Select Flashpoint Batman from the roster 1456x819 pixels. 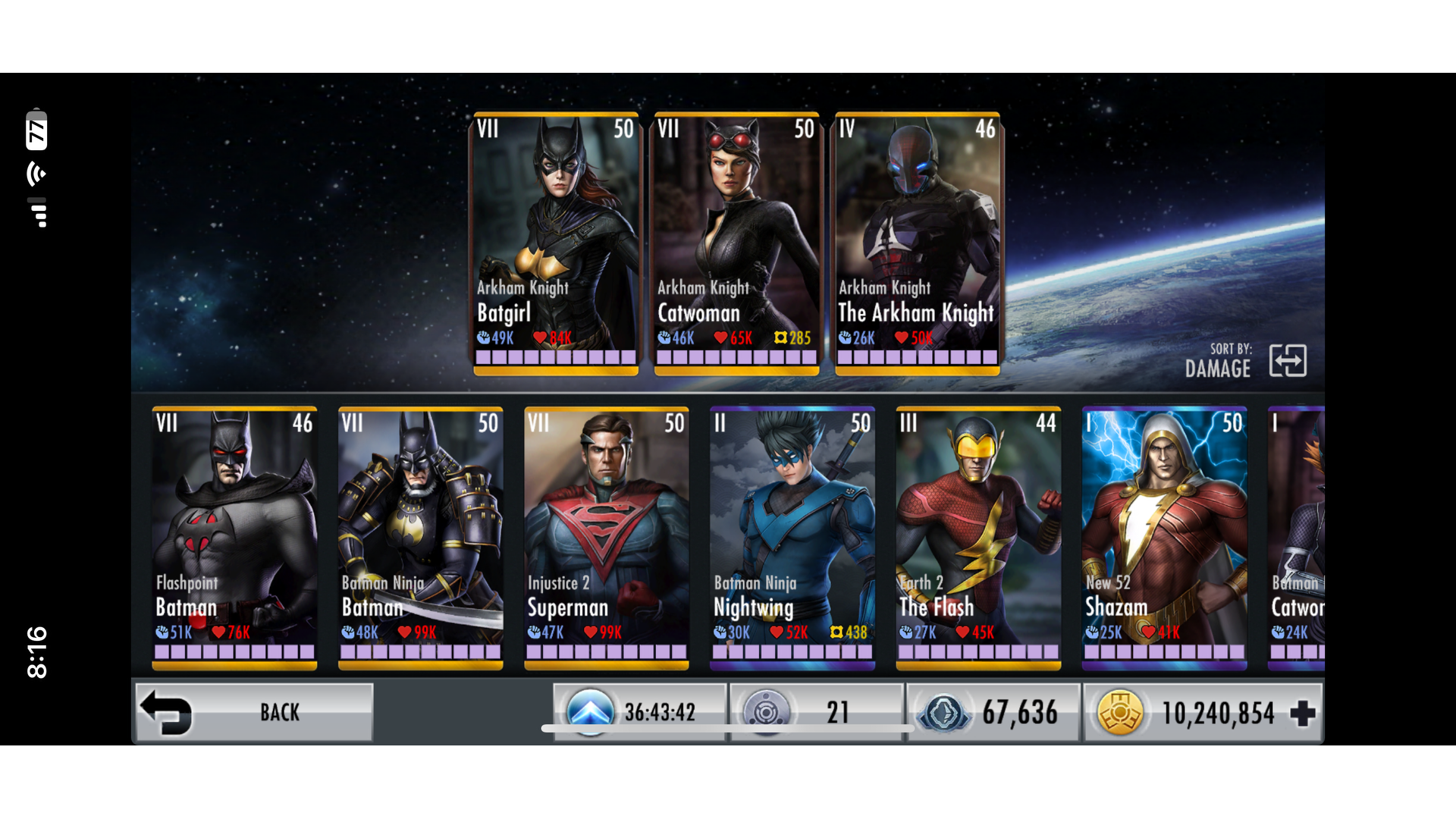tap(234, 538)
